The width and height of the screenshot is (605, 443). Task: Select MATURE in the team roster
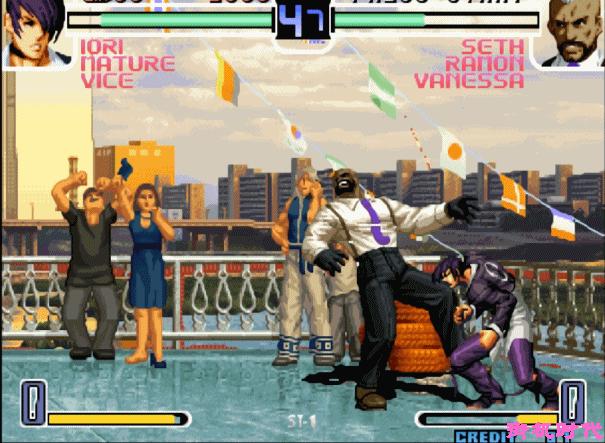coord(127,64)
